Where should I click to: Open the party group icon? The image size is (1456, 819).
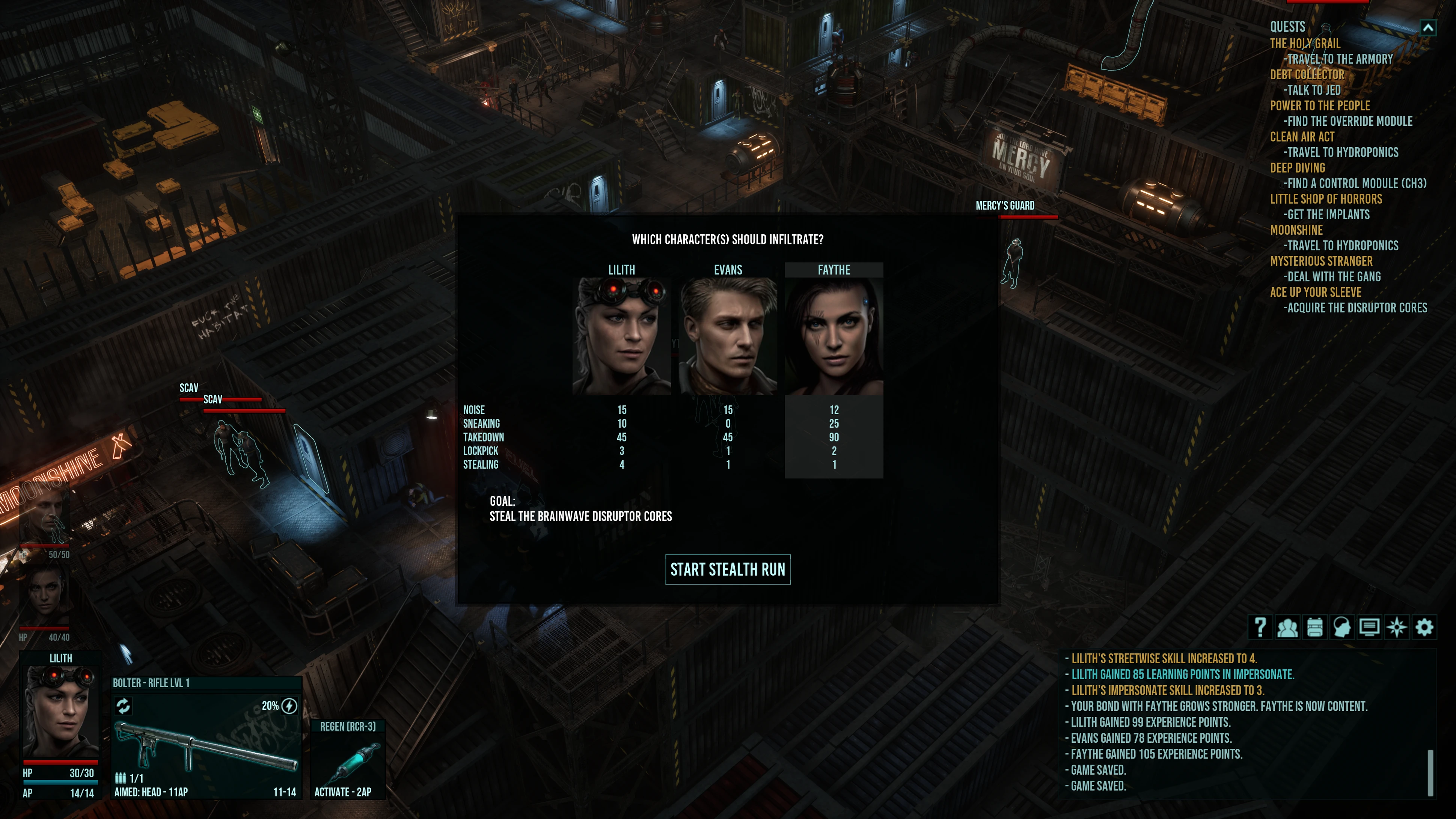point(1287,627)
